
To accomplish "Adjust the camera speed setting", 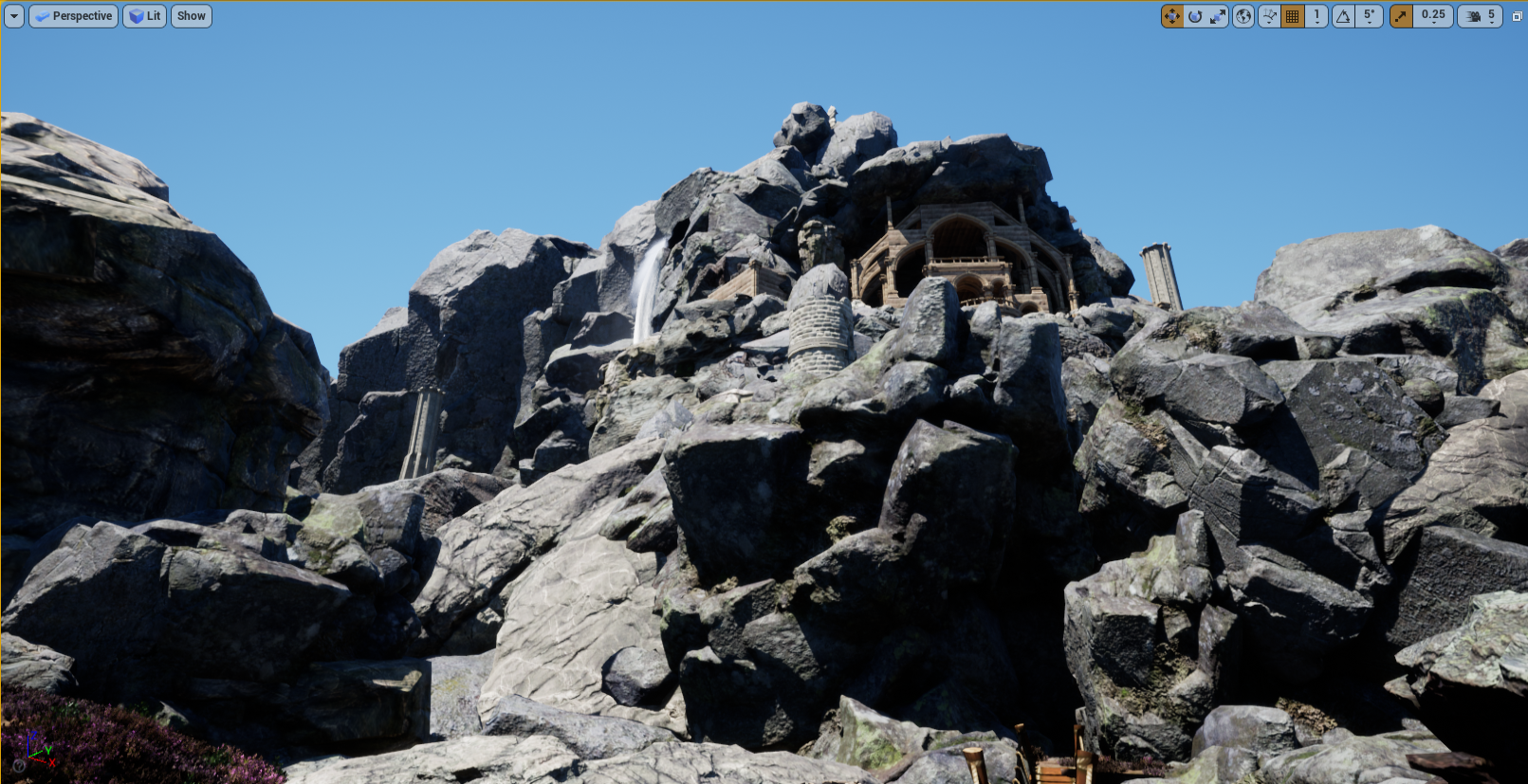I will click(x=1480, y=16).
